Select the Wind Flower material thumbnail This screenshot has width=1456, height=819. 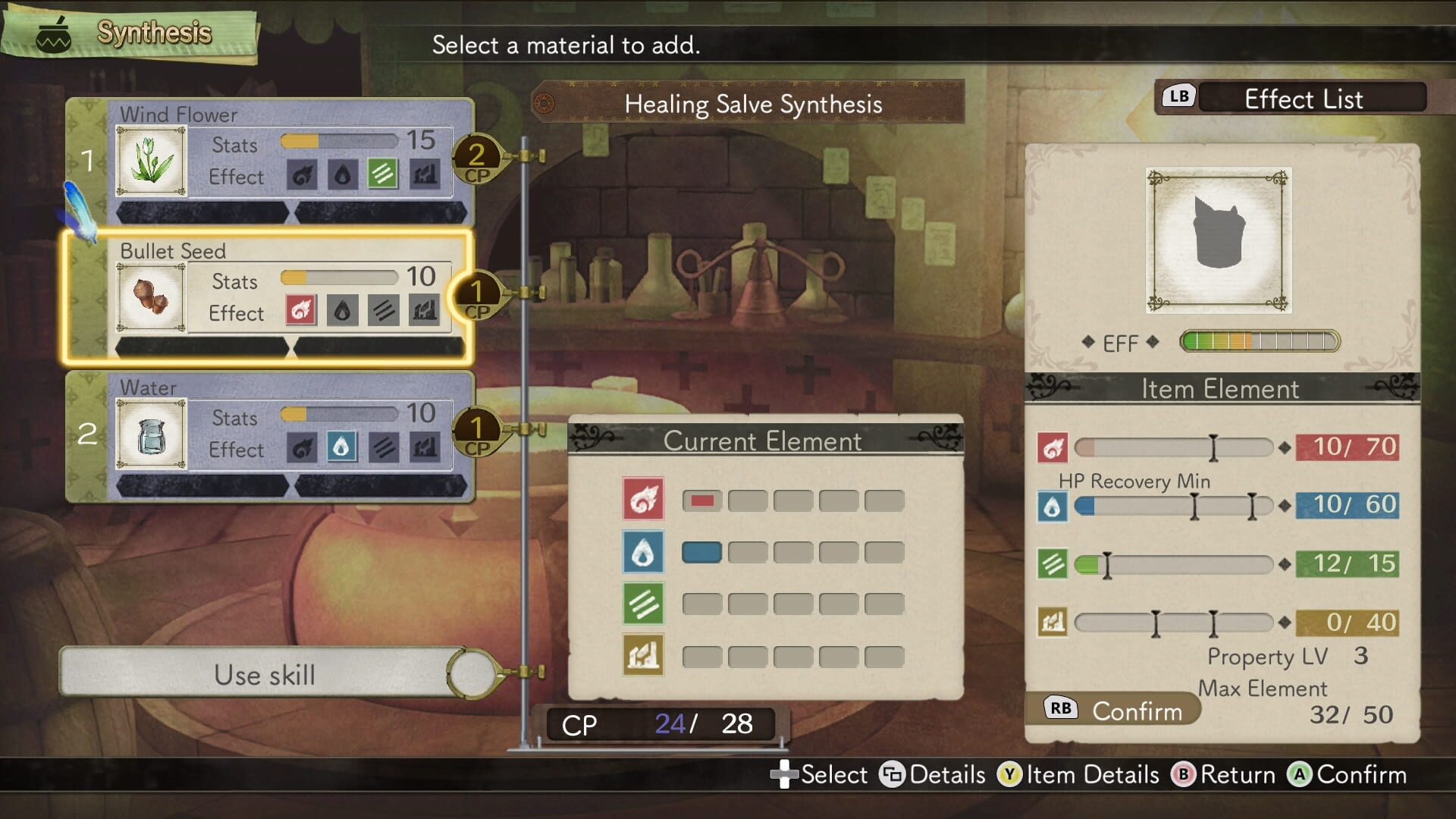click(150, 162)
